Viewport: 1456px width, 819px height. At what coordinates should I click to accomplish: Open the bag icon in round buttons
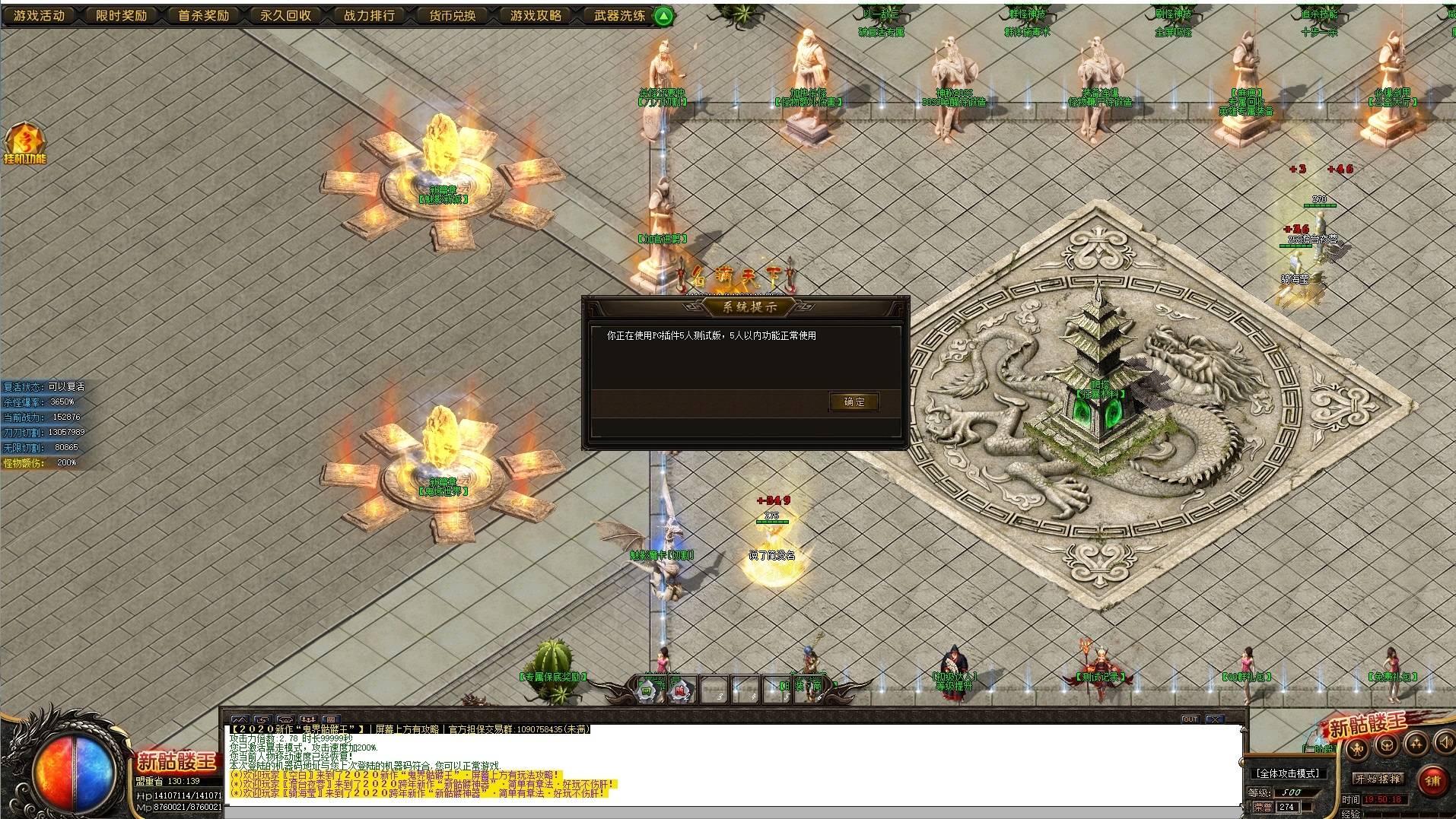pyautogui.click(x=1387, y=745)
